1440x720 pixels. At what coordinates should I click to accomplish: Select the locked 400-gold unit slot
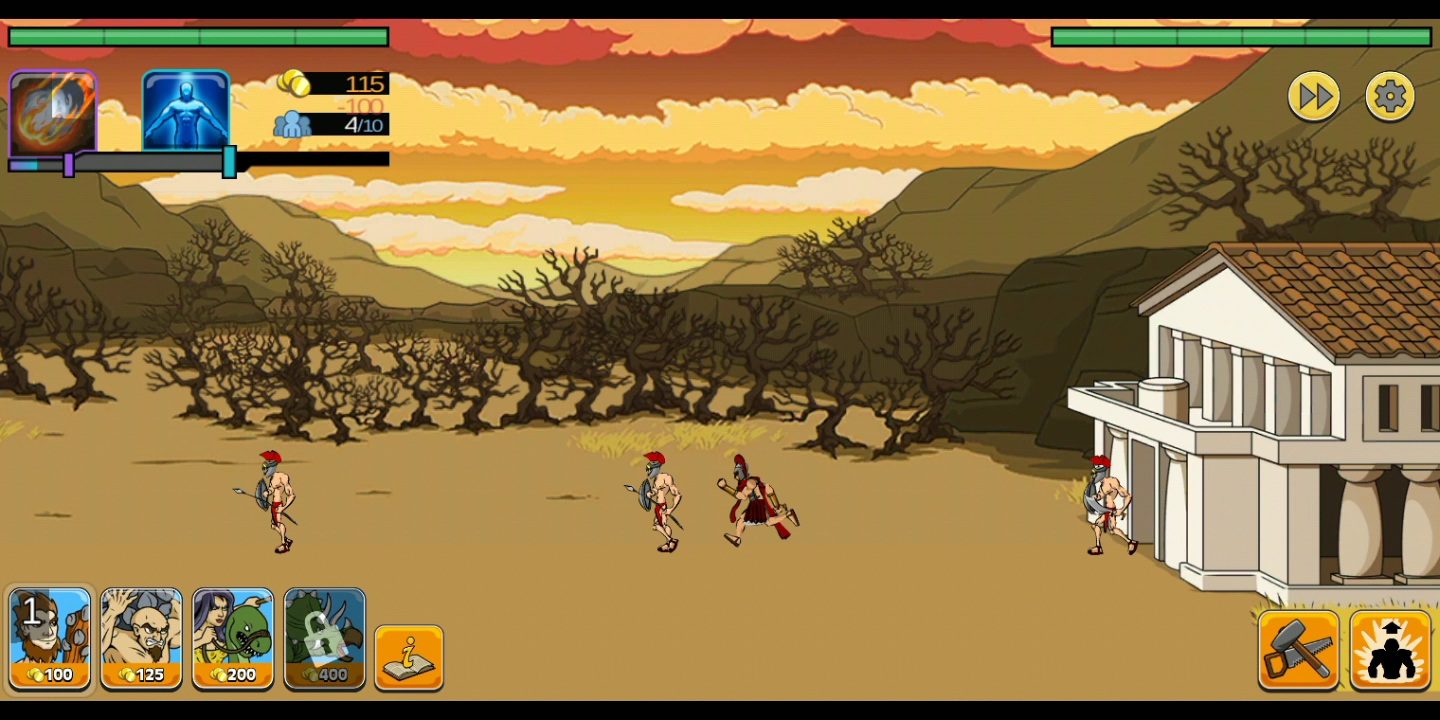[325, 639]
